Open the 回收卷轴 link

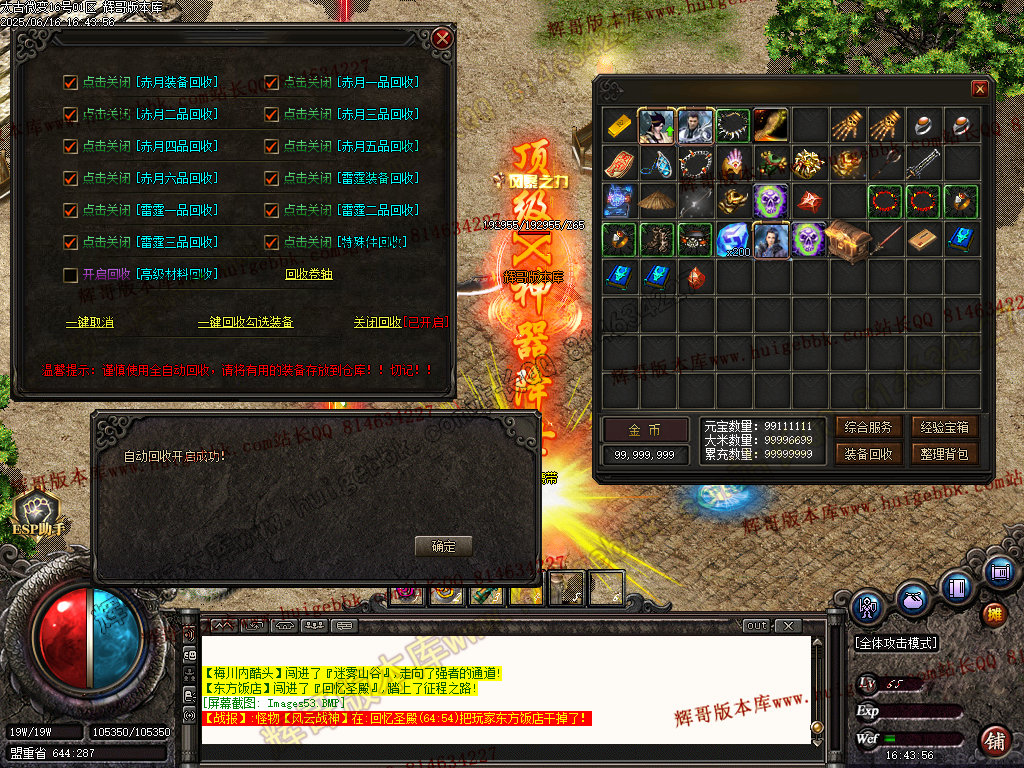(x=309, y=274)
